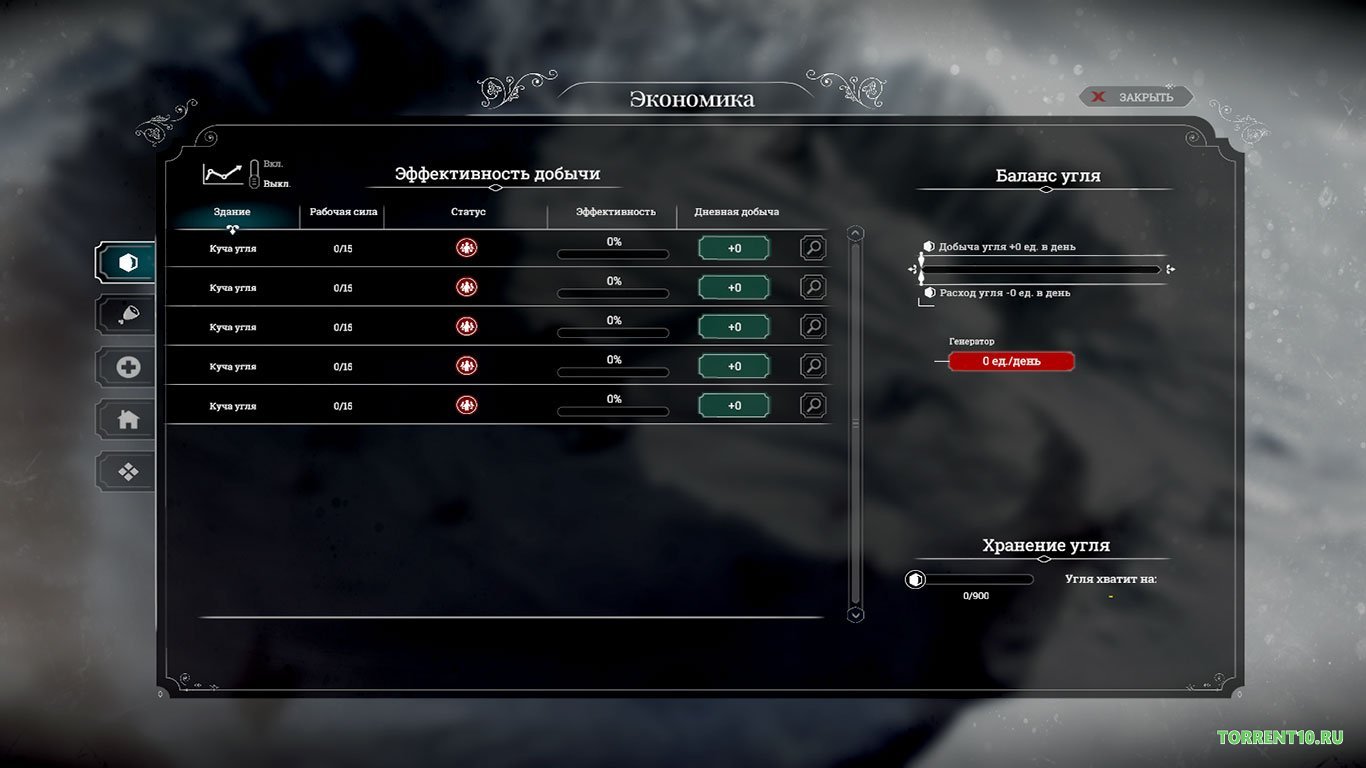Screen dimensions: 1366x768
Task: Click the magnifier next to the first Куча угля
Action: [x=813, y=247]
